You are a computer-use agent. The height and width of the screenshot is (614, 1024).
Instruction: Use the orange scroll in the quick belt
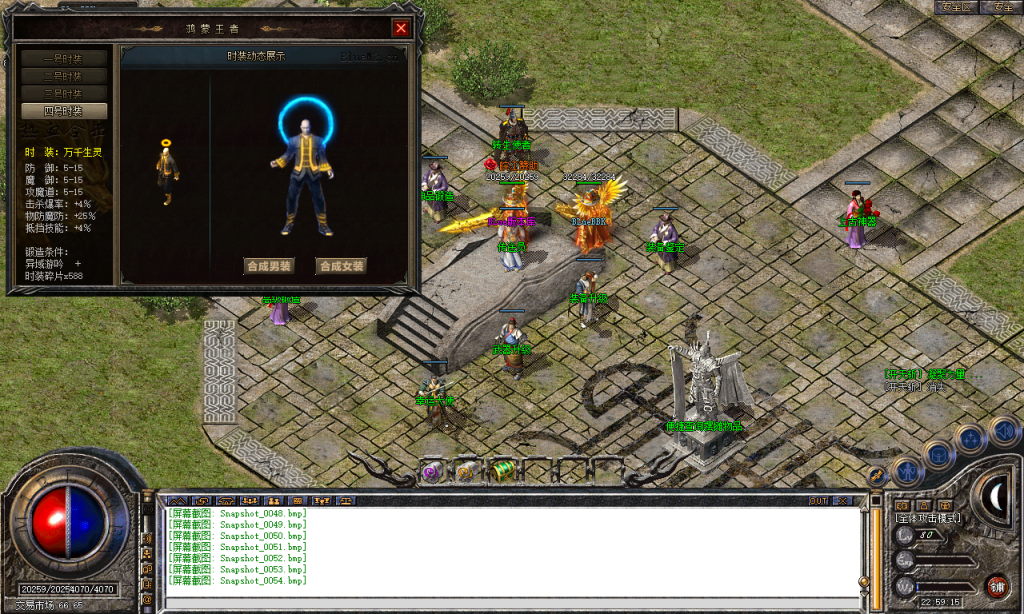pyautogui.click(x=466, y=472)
